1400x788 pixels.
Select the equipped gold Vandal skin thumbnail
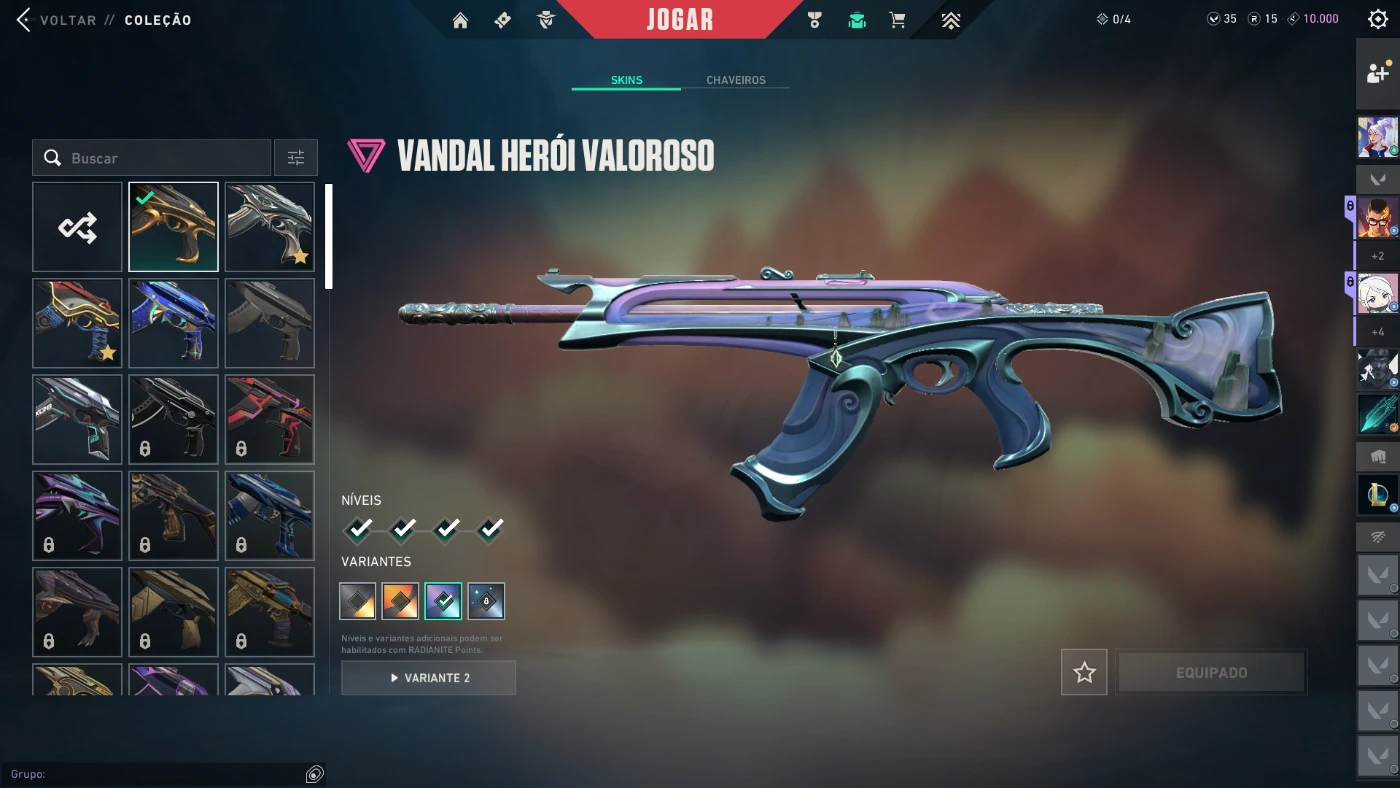tap(173, 227)
